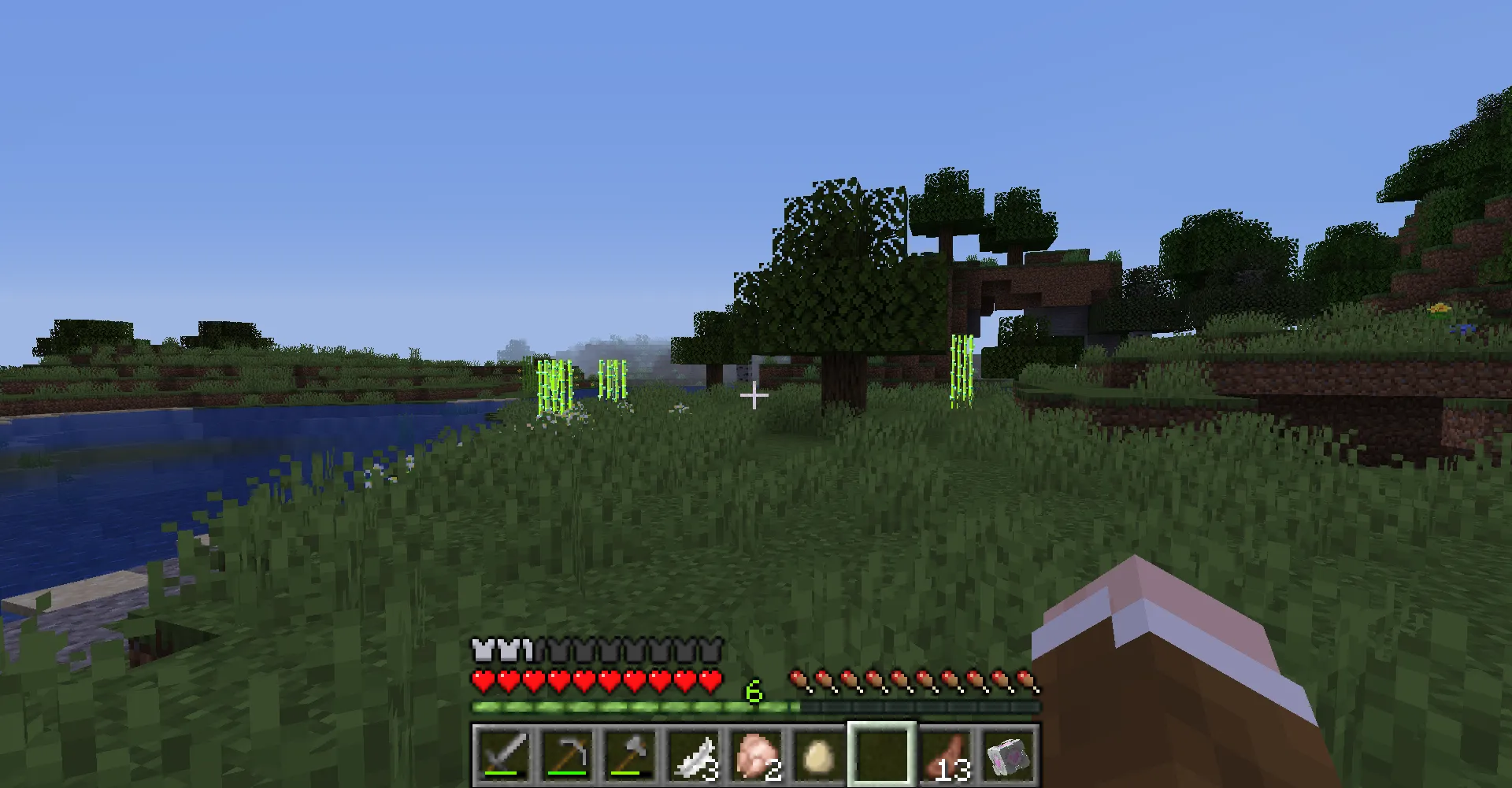Image resolution: width=1512 pixels, height=788 pixels.
Task: Click the leftmost chestplate armor icon
Action: [x=482, y=650]
